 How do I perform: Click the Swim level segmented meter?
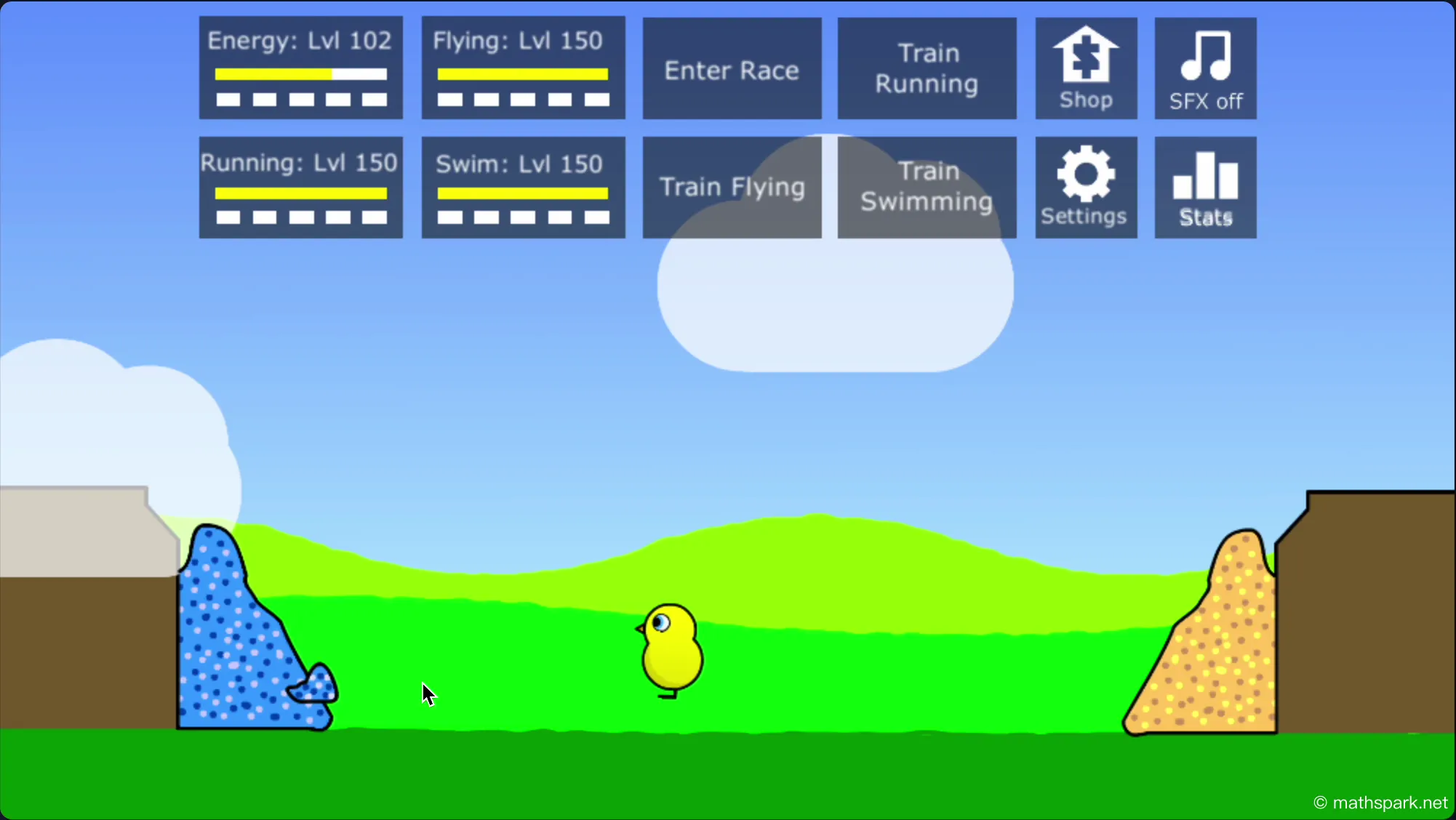coord(522,215)
